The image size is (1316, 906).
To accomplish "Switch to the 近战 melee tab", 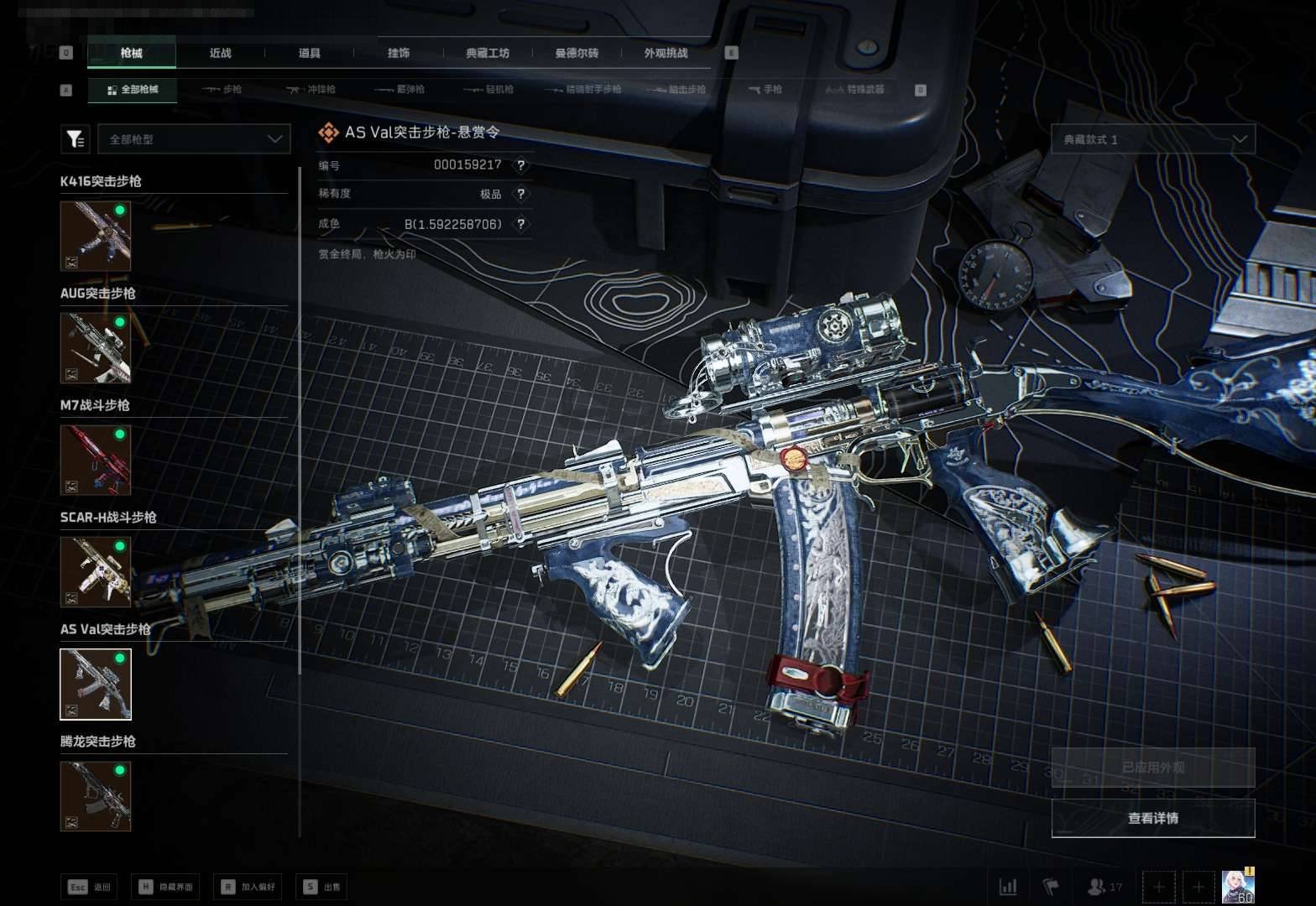I will [220, 53].
